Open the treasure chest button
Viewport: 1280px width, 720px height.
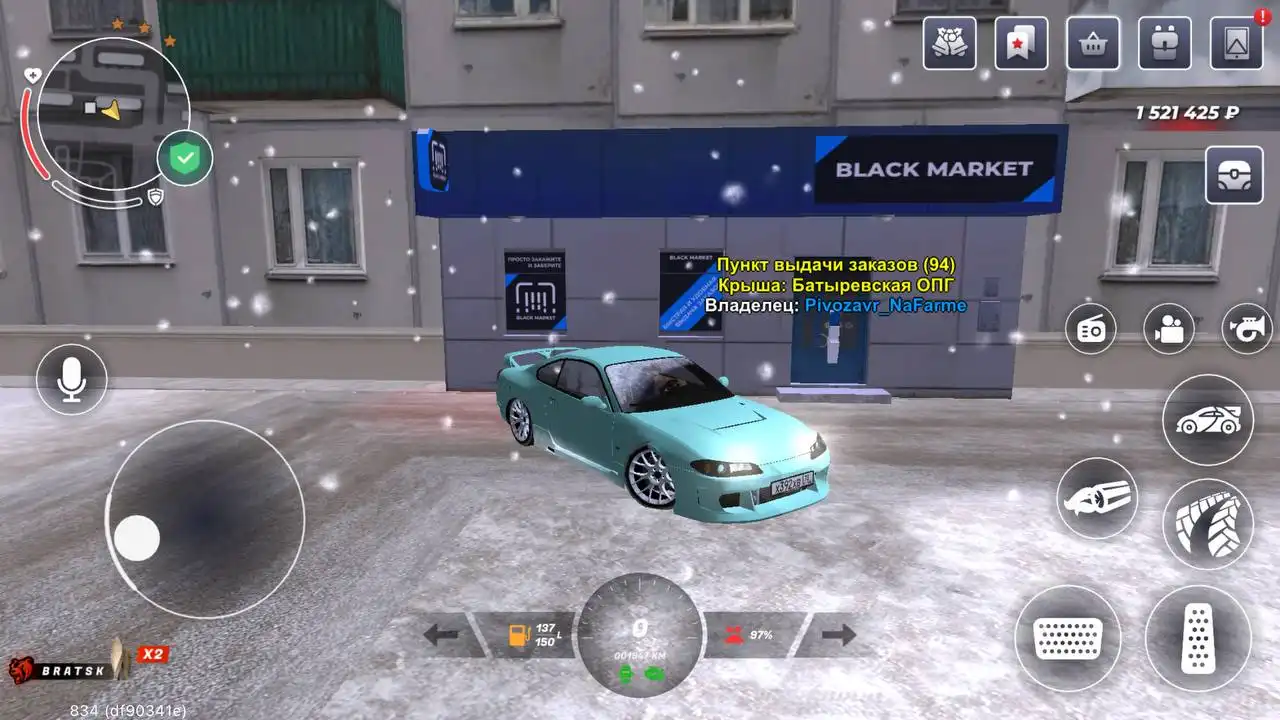click(1234, 175)
